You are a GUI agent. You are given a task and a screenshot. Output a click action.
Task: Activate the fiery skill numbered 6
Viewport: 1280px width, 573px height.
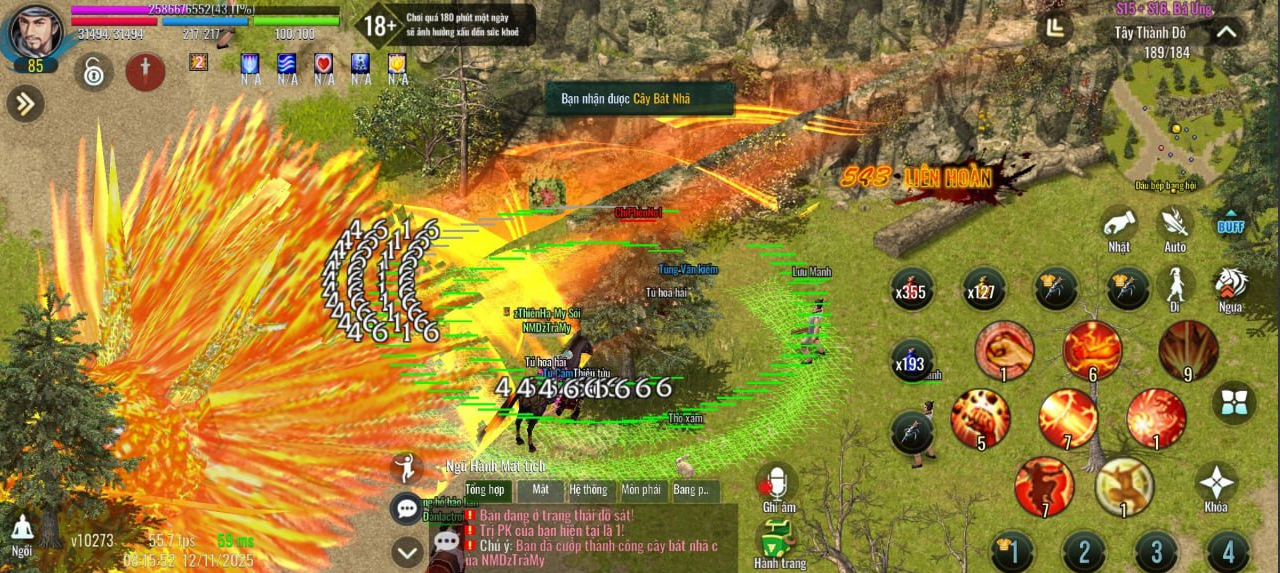(1092, 350)
